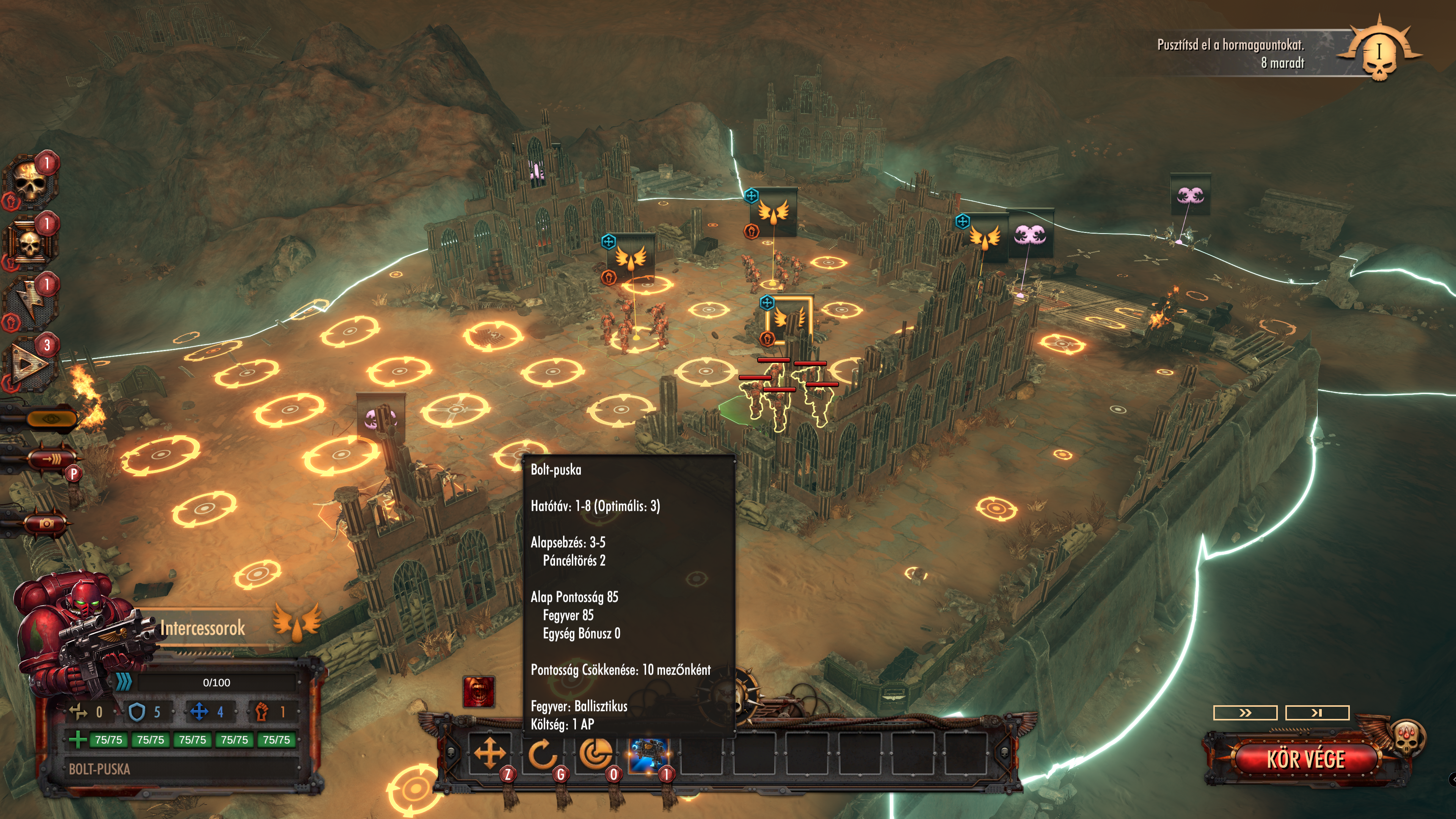Image resolution: width=1456 pixels, height=819 pixels.
Task: Choose the overwatch radar action icon
Action: click(595, 754)
